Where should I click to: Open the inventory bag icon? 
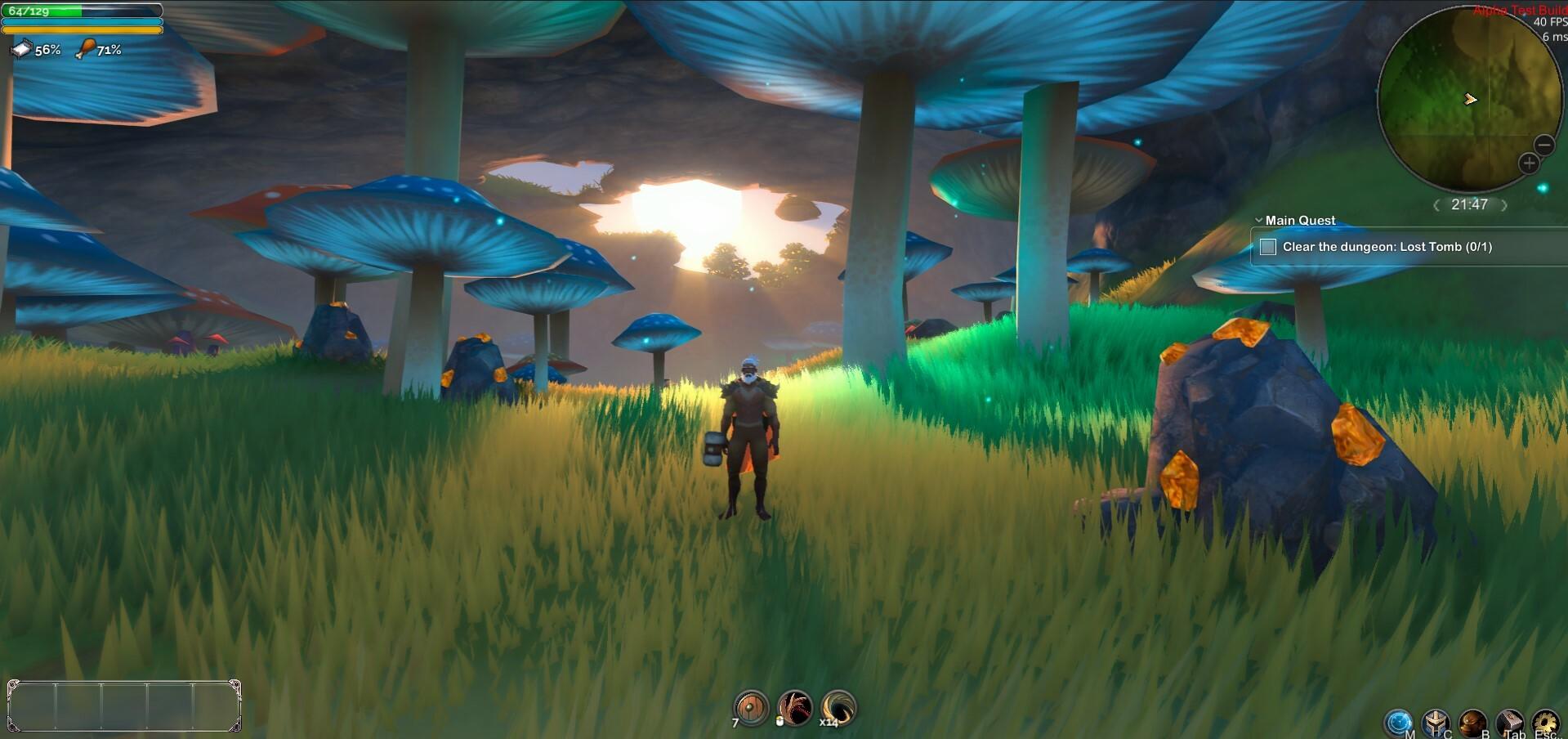point(1471,722)
